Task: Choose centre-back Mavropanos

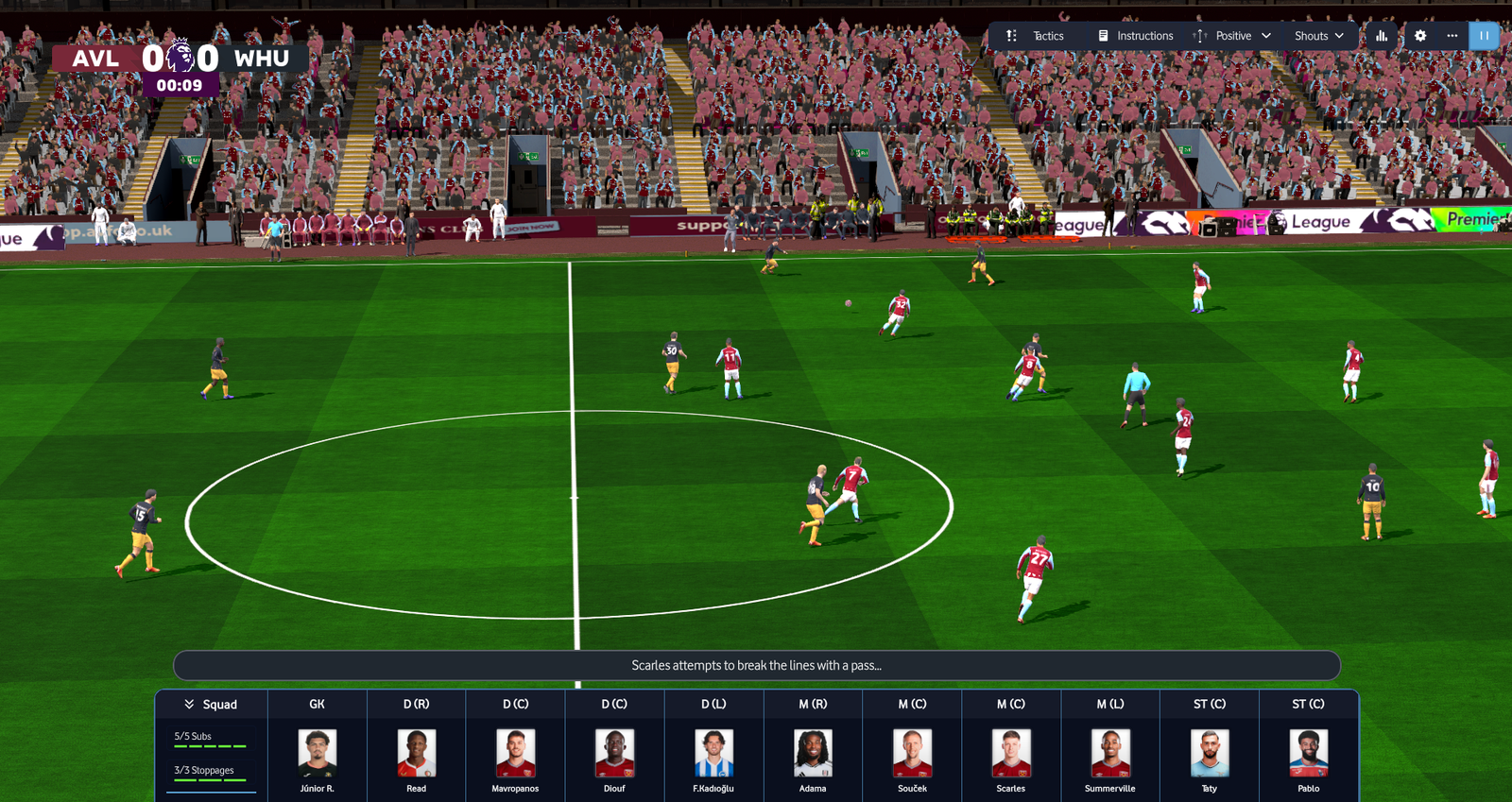Action: click(x=515, y=754)
